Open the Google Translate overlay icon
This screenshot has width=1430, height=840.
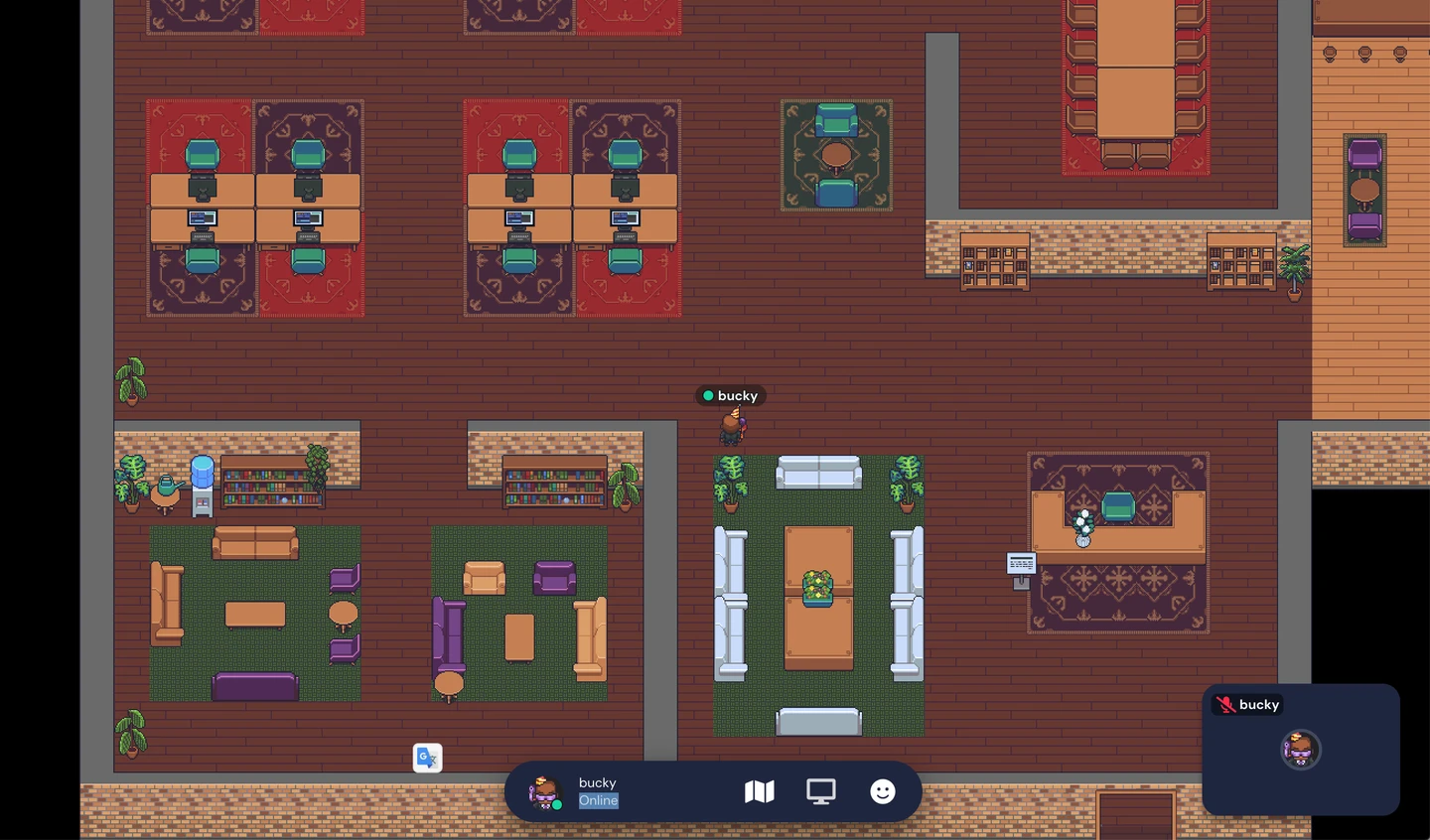pos(427,758)
